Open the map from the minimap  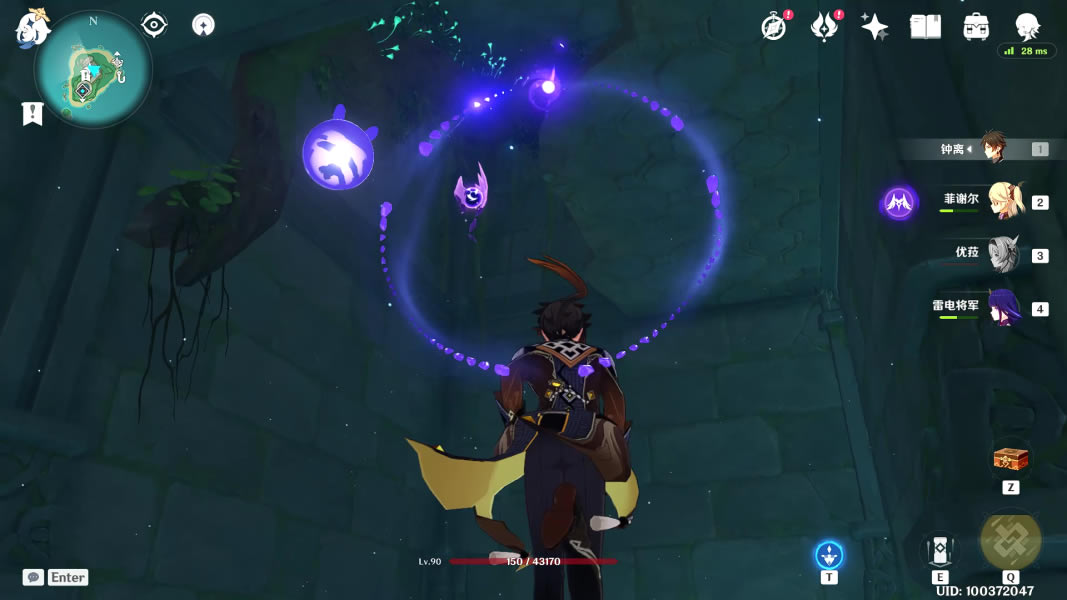point(93,69)
